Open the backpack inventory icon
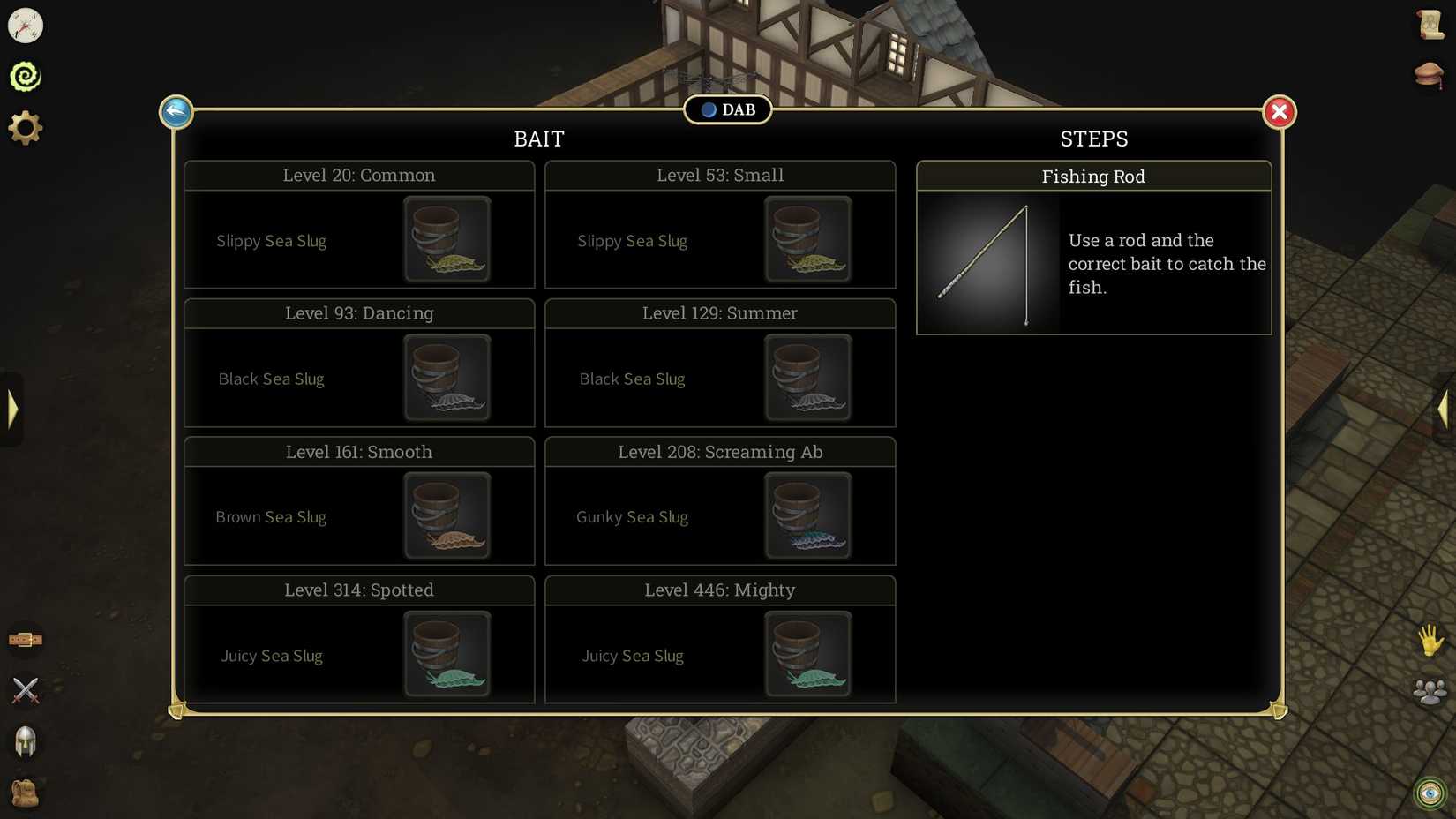The image size is (1456, 819). pyautogui.click(x=26, y=793)
